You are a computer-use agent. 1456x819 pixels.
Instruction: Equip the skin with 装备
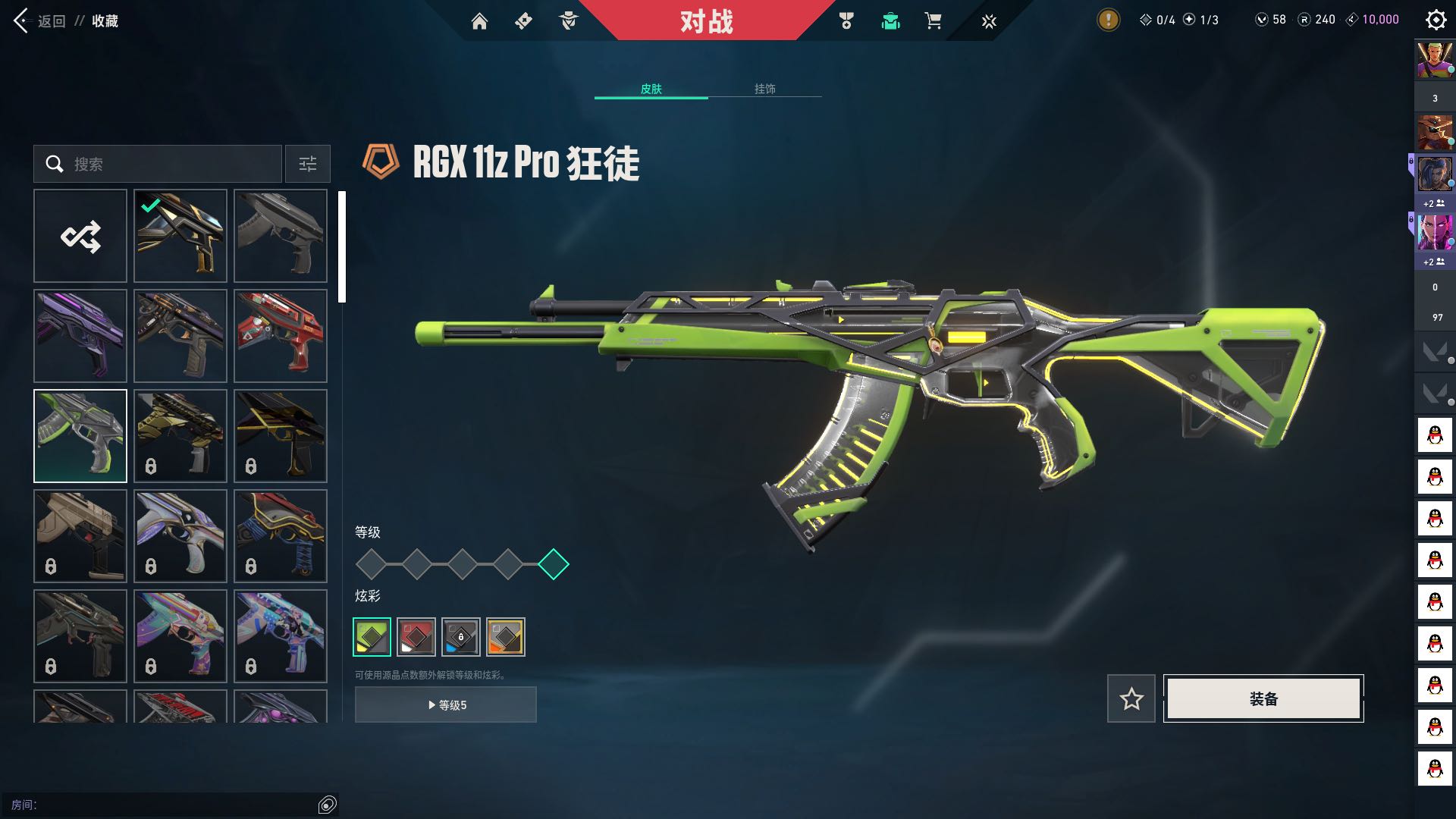point(1263,698)
